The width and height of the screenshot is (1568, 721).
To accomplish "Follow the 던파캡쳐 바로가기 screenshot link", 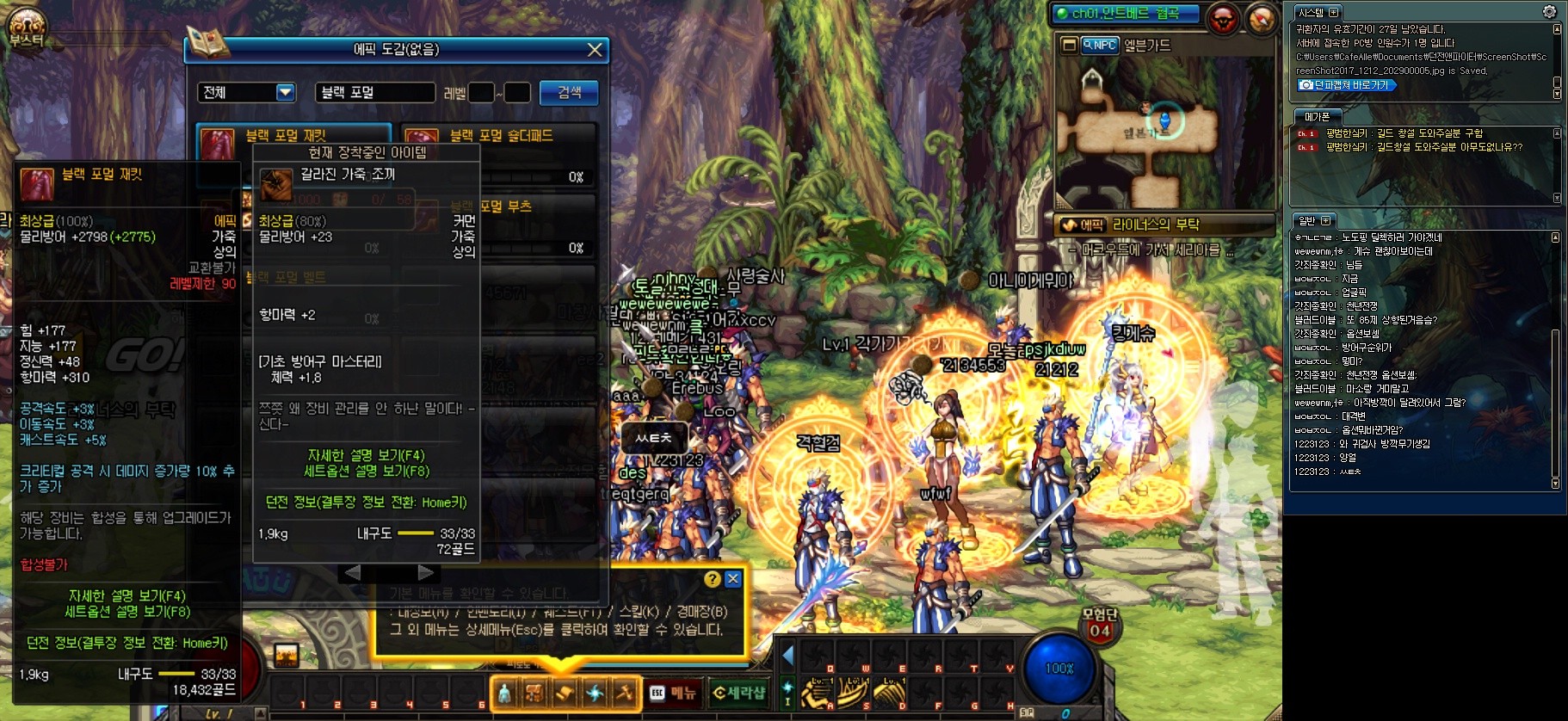I will [x=1346, y=85].
